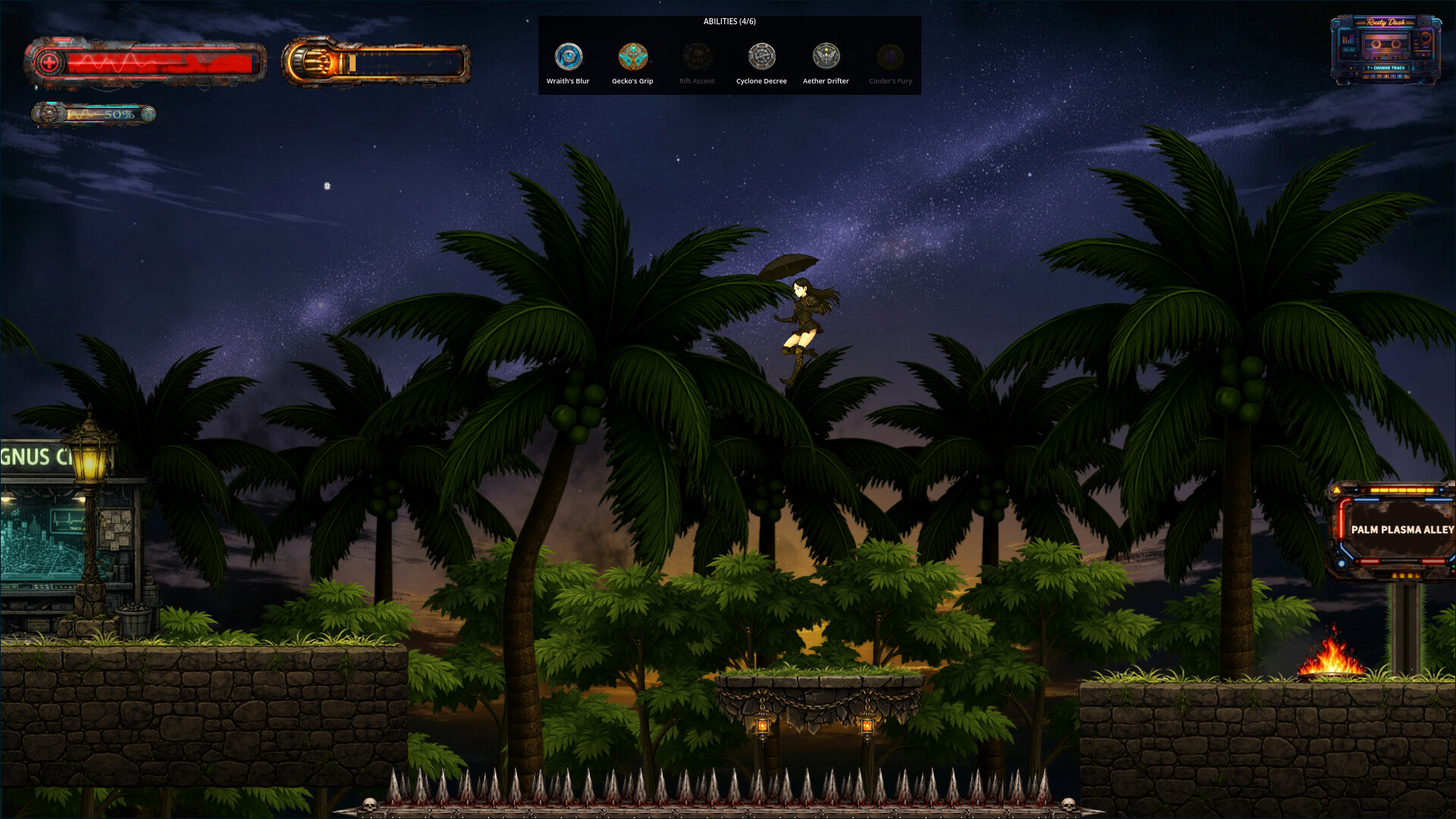Click the dimmed Rift Ascent ability
Viewport: 1456px width, 819px height.
697,57
